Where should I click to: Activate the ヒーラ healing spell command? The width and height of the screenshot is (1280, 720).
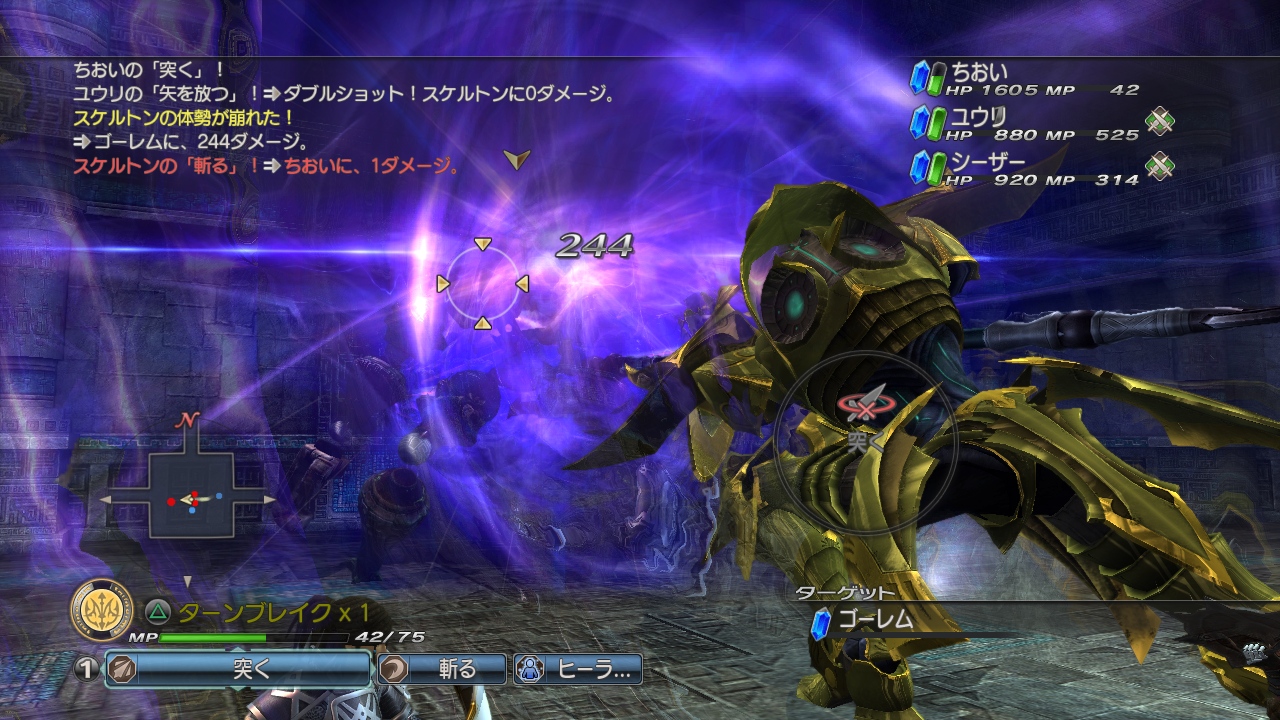tap(578, 669)
